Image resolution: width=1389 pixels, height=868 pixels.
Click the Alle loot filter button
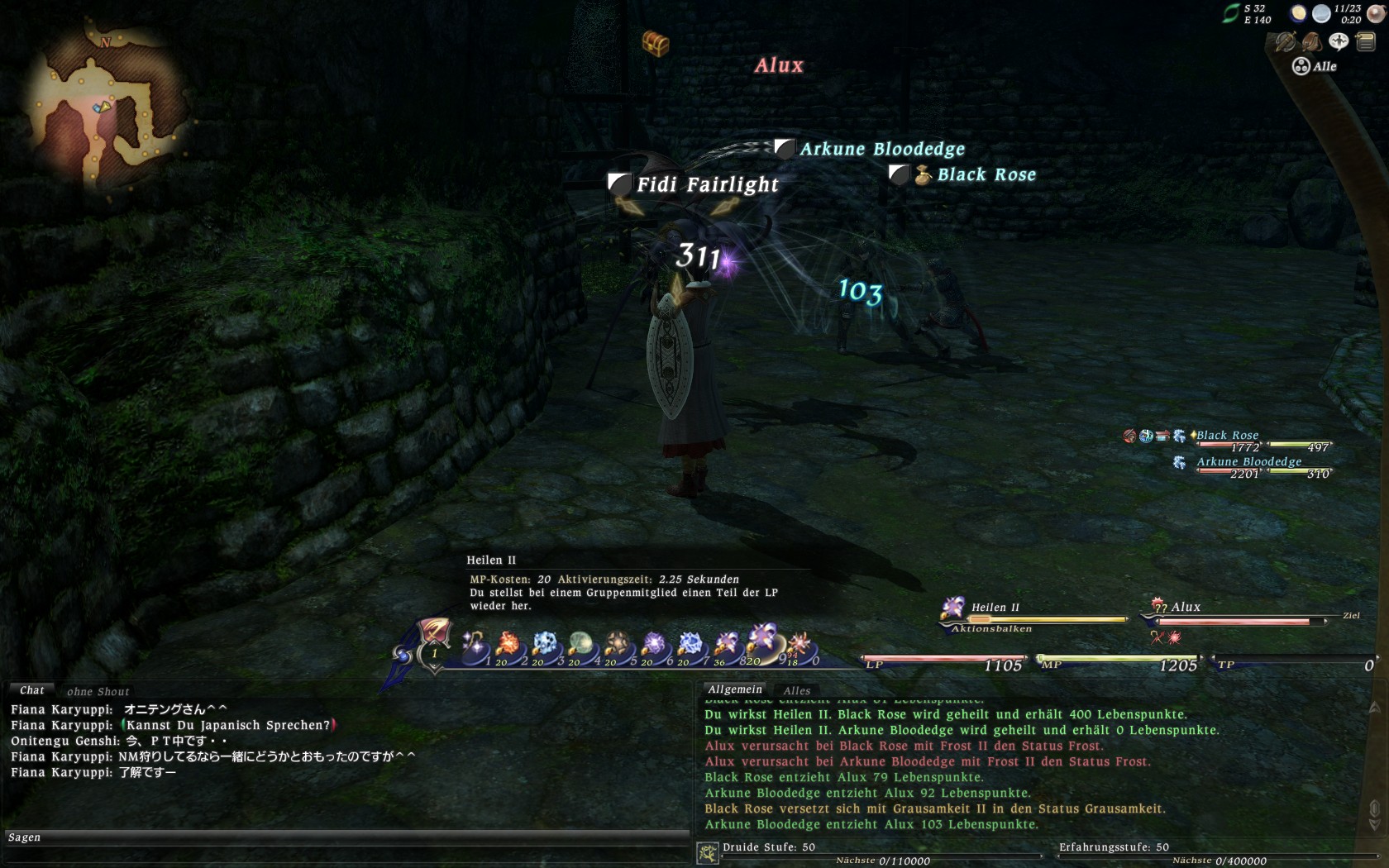[1315, 67]
